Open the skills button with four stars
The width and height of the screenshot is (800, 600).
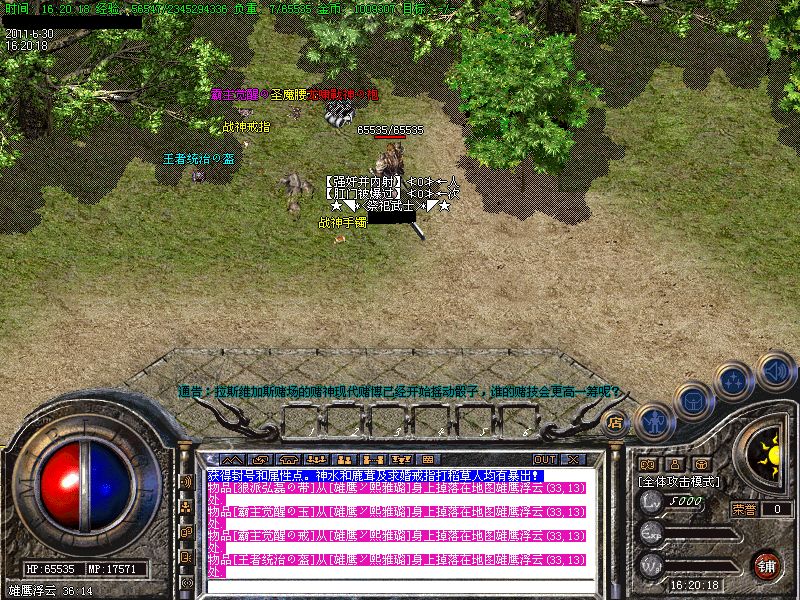point(735,381)
